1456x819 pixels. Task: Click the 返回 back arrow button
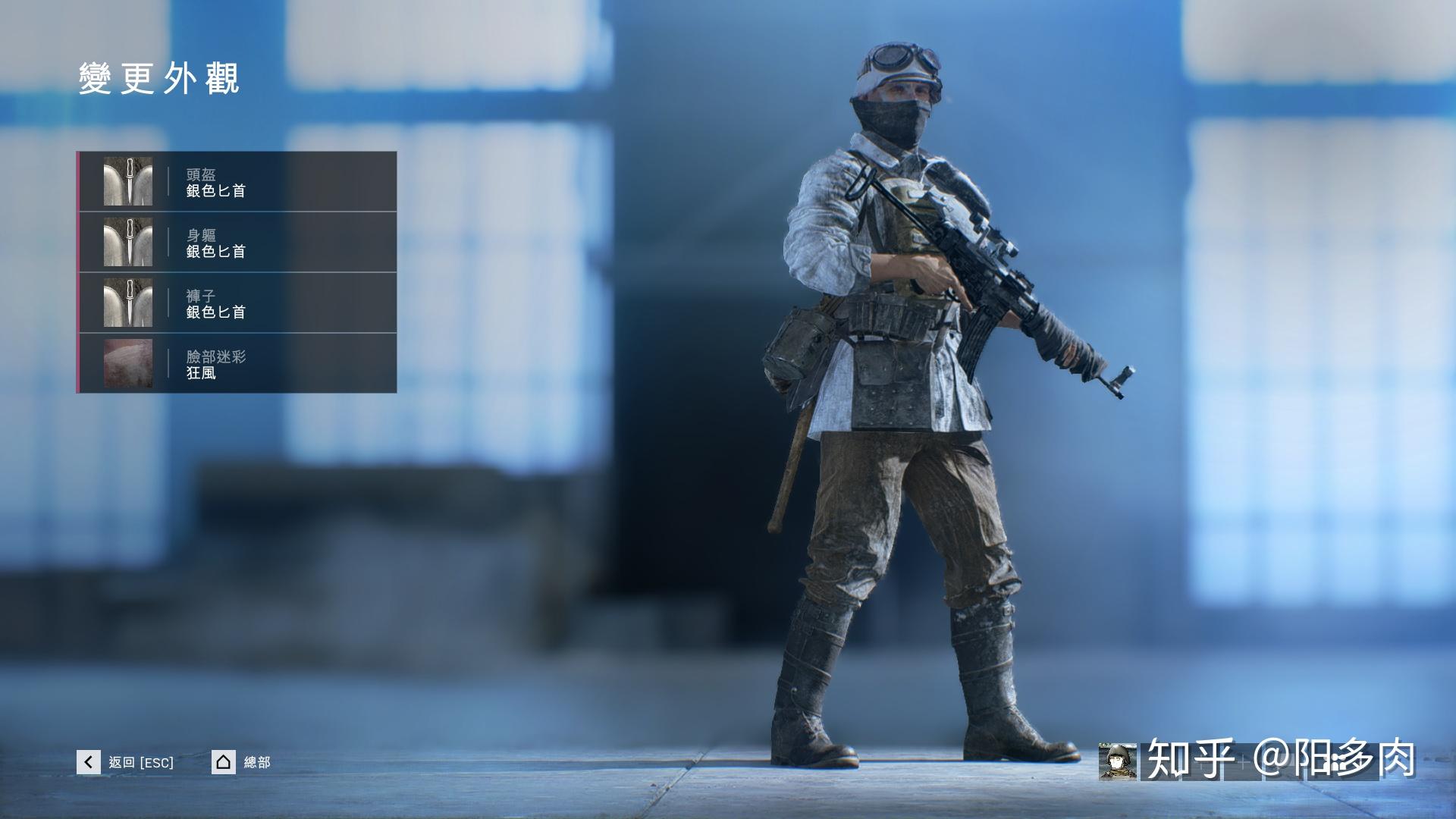click(89, 762)
